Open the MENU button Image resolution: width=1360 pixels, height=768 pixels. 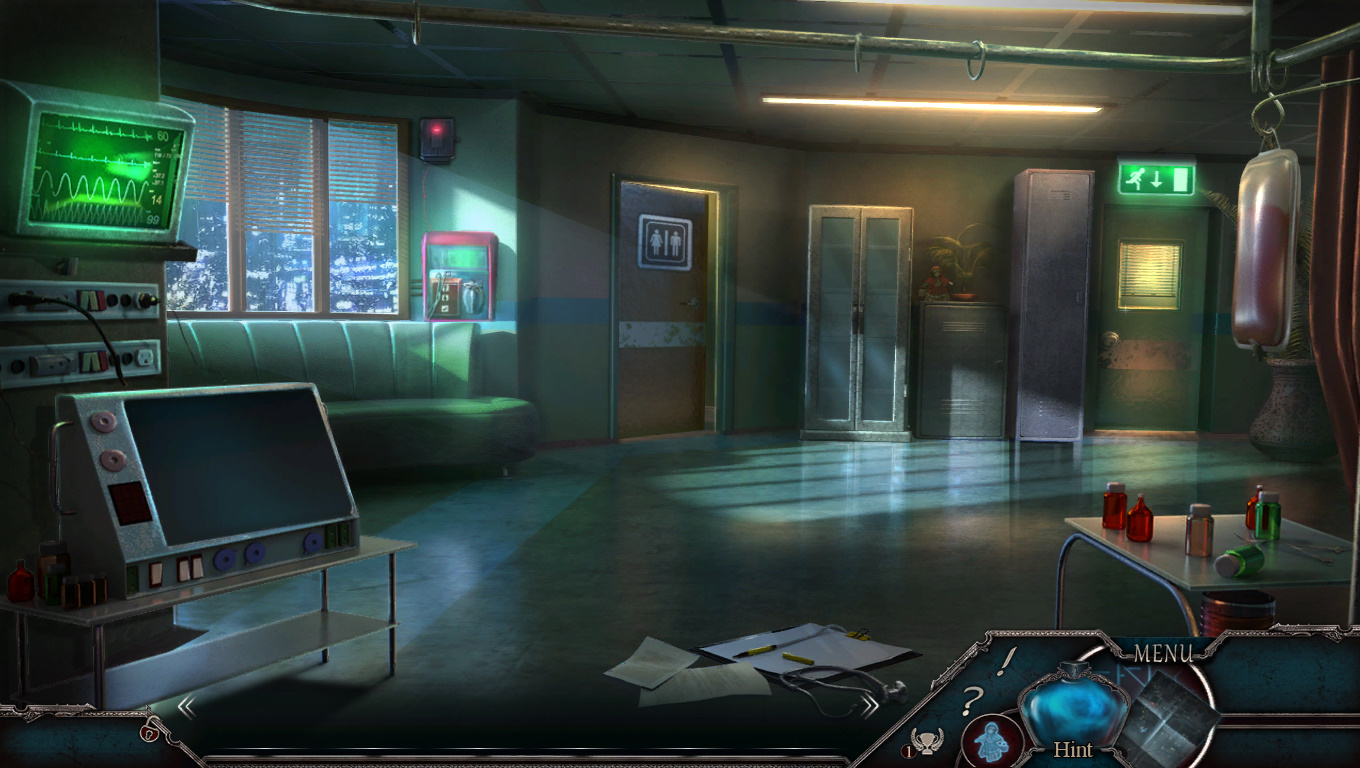tap(1163, 654)
